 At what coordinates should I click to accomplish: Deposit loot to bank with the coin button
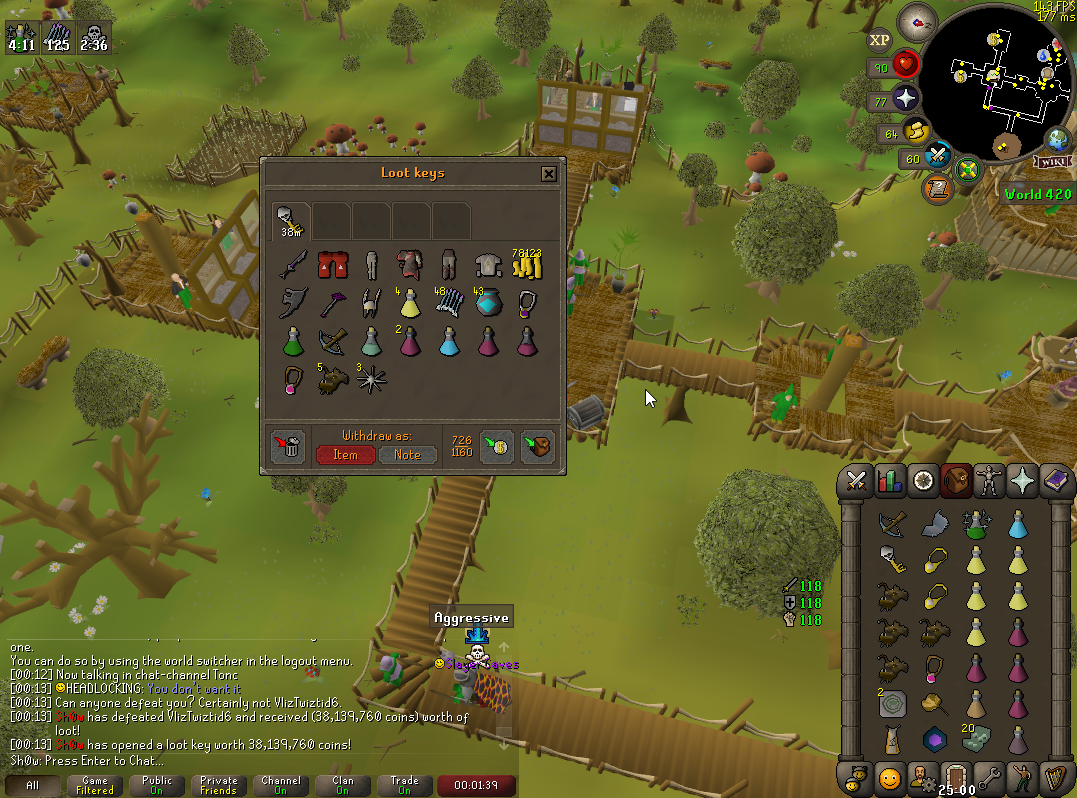pos(497,447)
